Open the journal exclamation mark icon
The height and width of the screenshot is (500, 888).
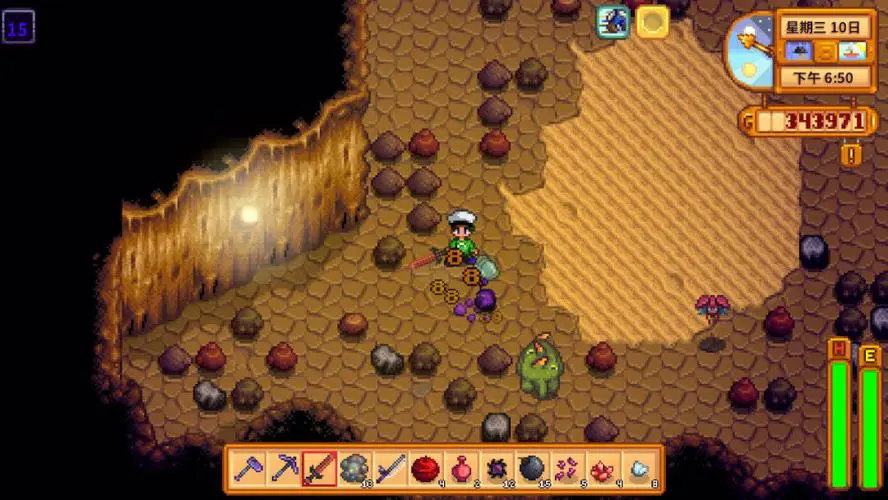pos(851,155)
